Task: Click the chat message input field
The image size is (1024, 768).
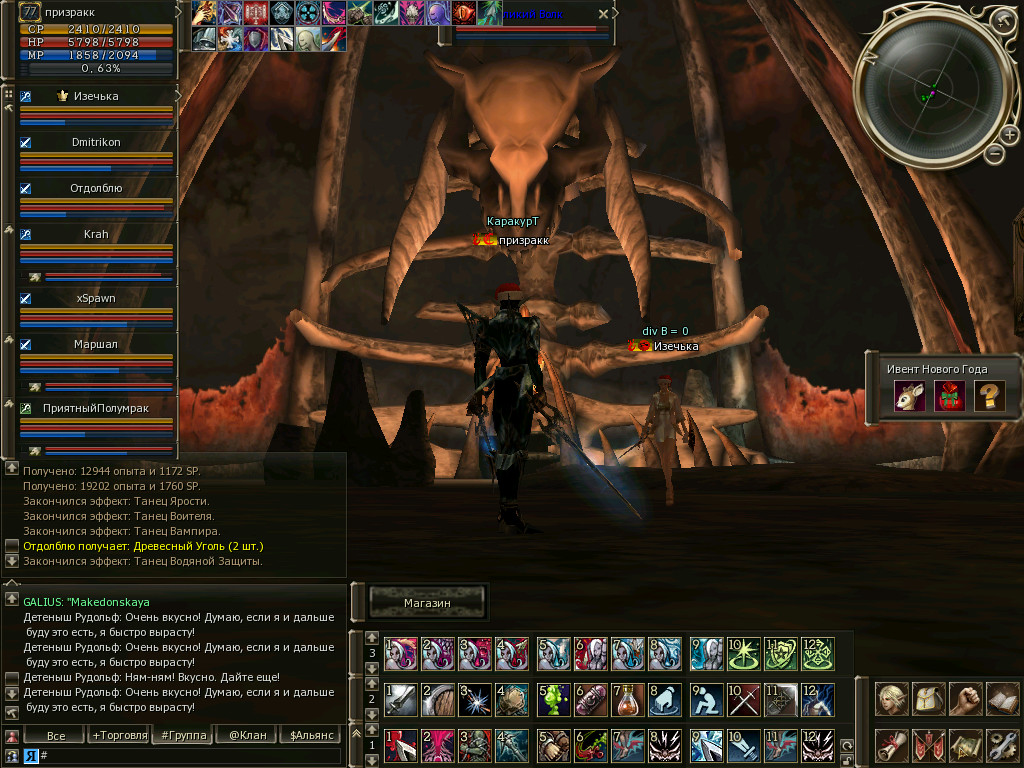Action: coord(190,756)
